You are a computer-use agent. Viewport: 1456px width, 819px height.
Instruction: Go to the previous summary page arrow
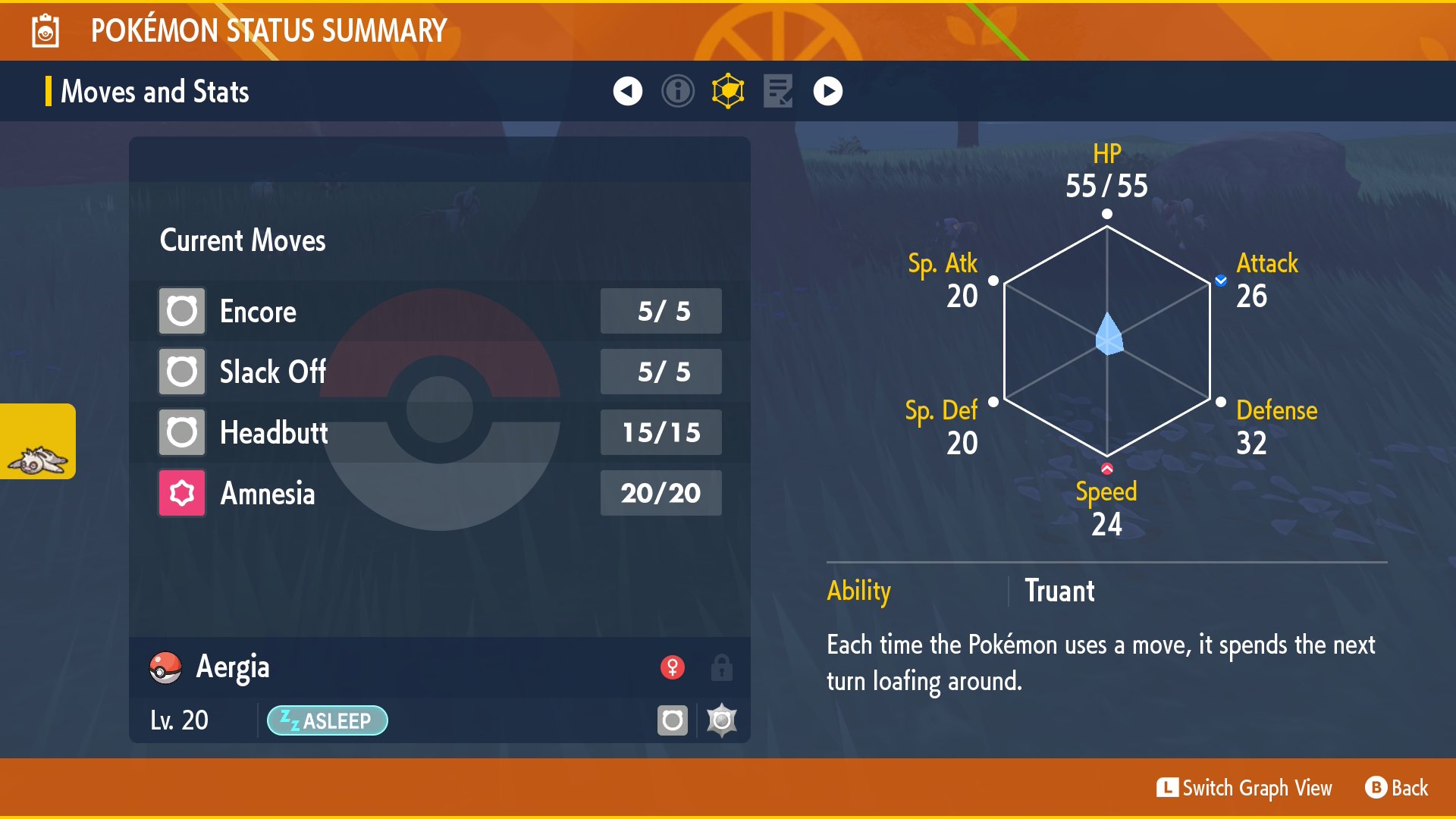tap(627, 92)
